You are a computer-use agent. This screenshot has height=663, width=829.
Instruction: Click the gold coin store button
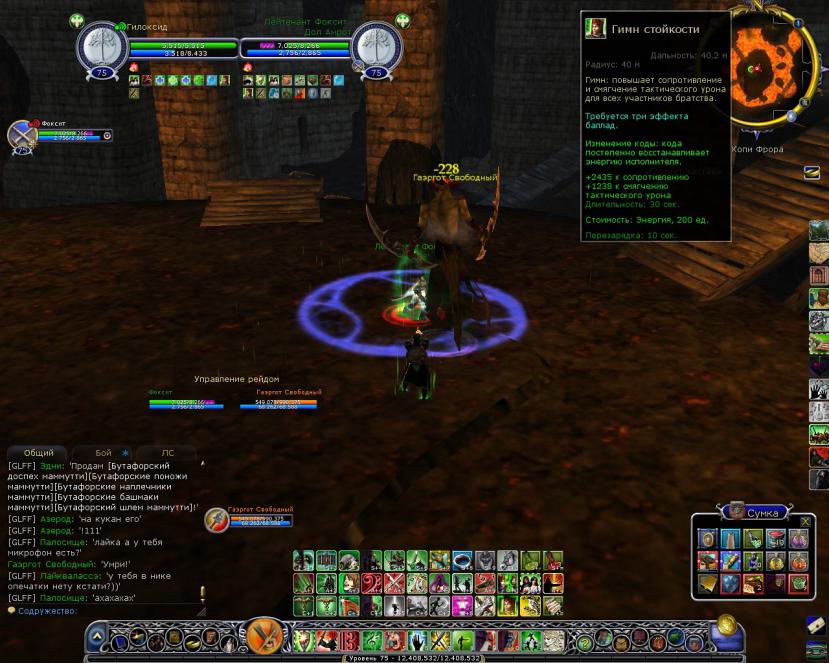tap(726, 626)
